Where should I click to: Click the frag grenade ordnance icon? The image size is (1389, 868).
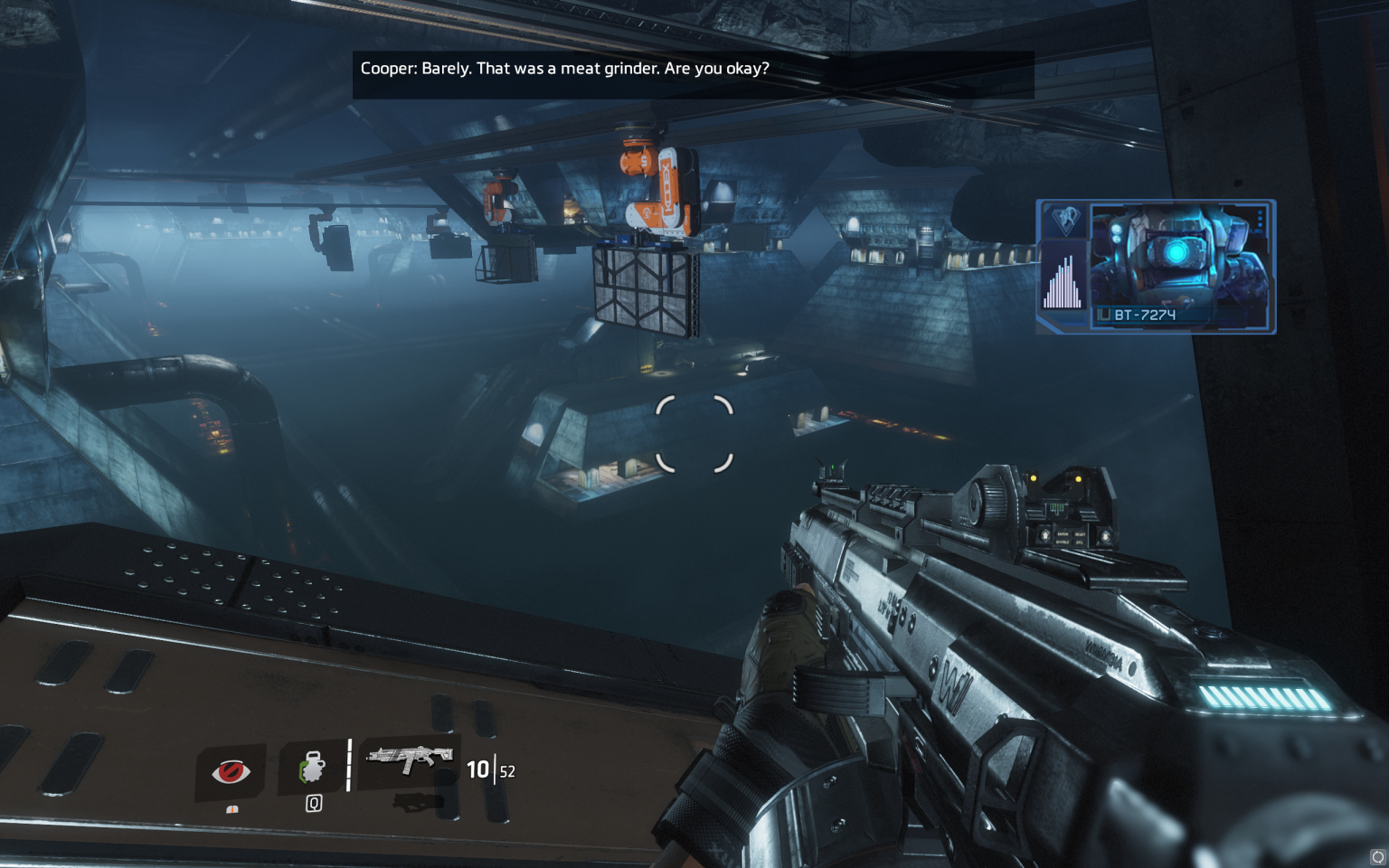(313, 766)
